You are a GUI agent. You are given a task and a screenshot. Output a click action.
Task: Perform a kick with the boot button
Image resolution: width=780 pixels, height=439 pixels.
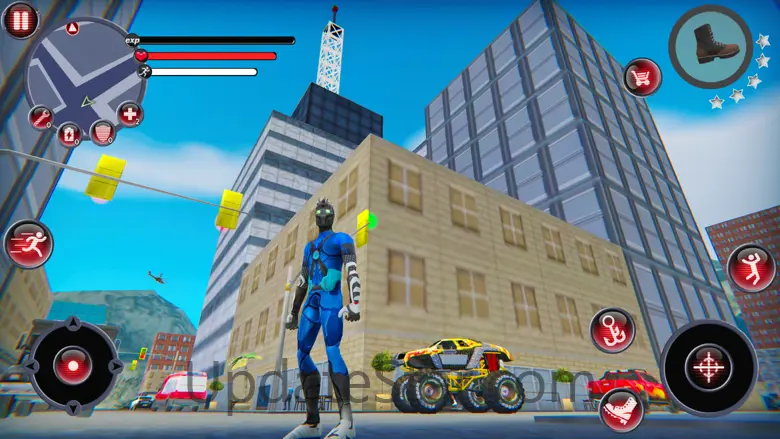pos(621,410)
